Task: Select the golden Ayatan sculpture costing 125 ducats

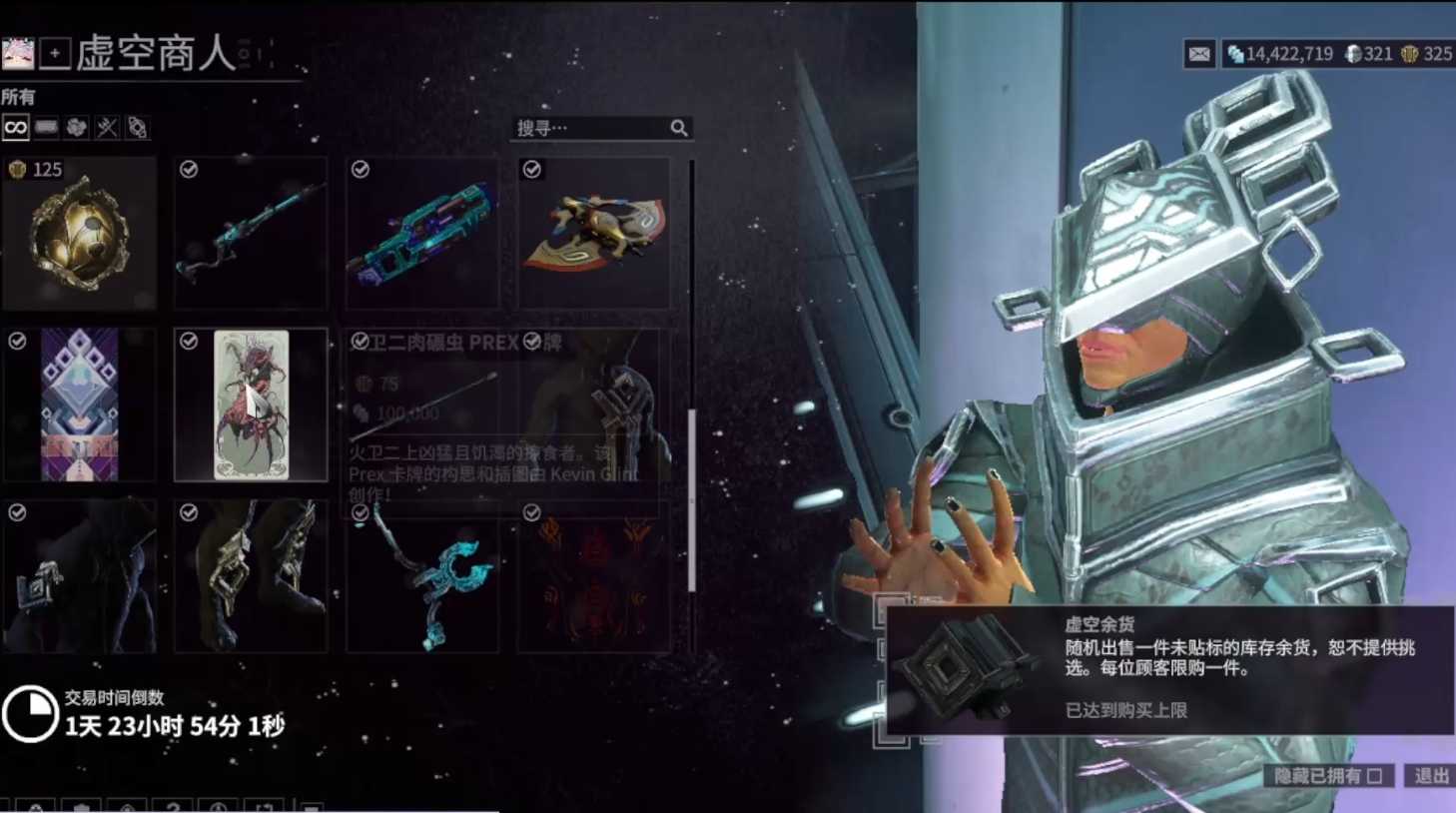Action: 79,235
